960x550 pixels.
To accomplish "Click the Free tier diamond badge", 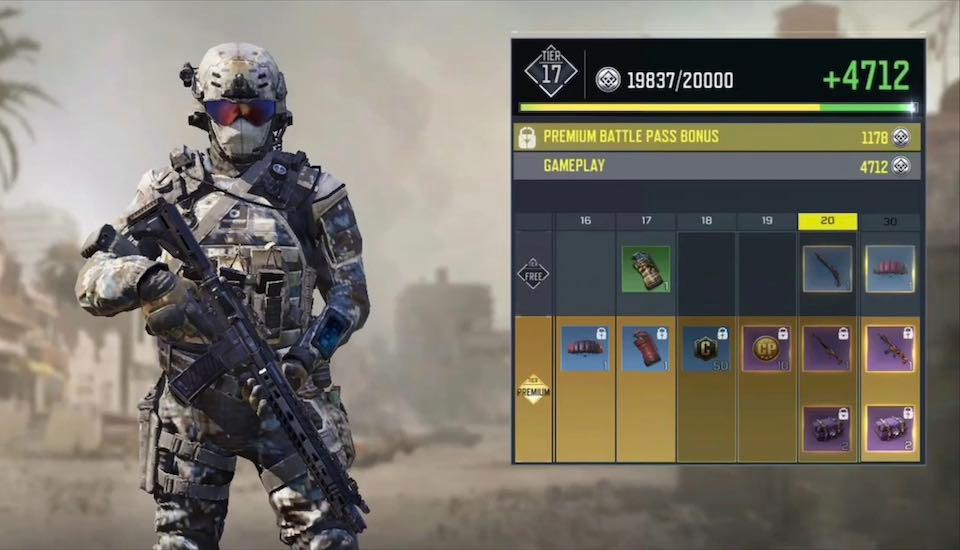I will [x=533, y=273].
